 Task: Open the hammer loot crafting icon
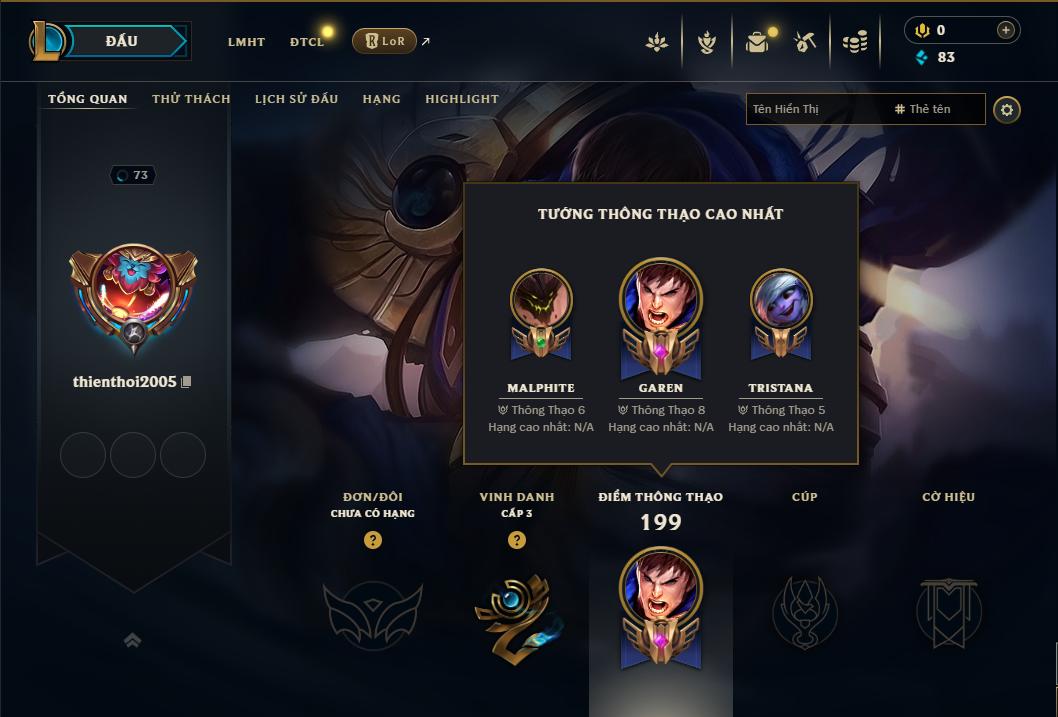805,42
